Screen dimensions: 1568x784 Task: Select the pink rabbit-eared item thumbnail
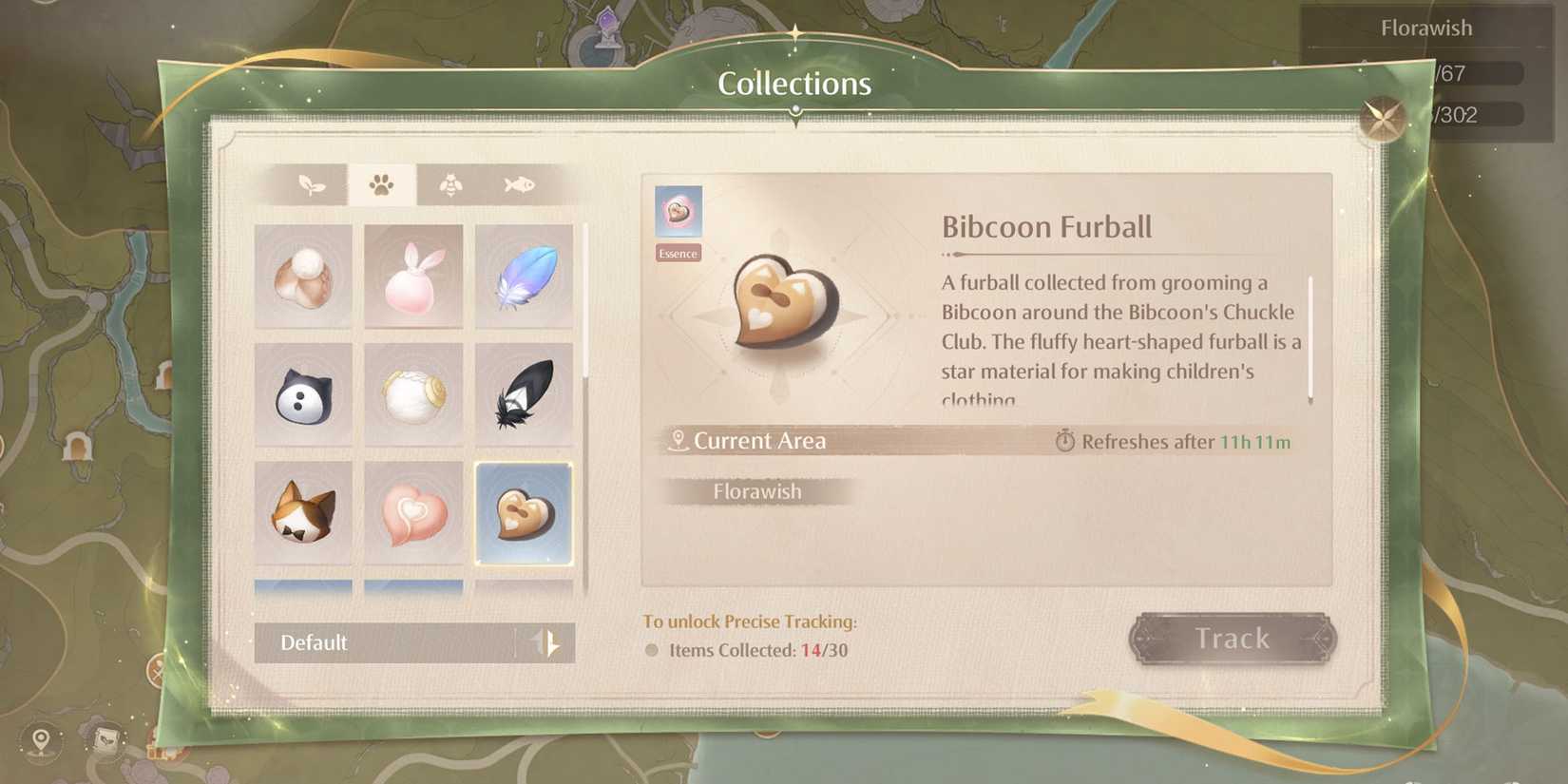click(413, 277)
